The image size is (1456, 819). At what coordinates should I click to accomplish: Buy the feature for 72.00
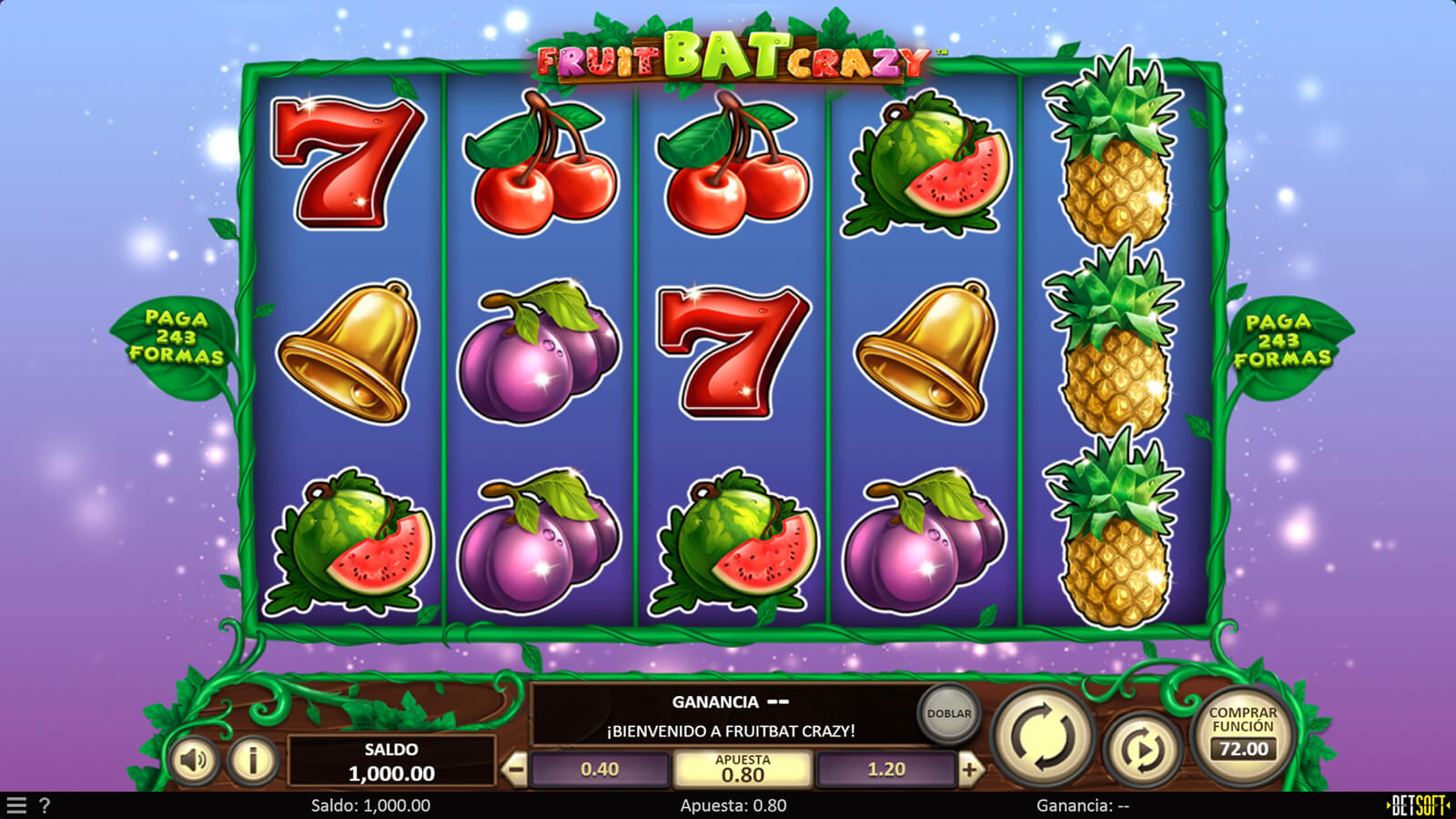click(x=1242, y=733)
